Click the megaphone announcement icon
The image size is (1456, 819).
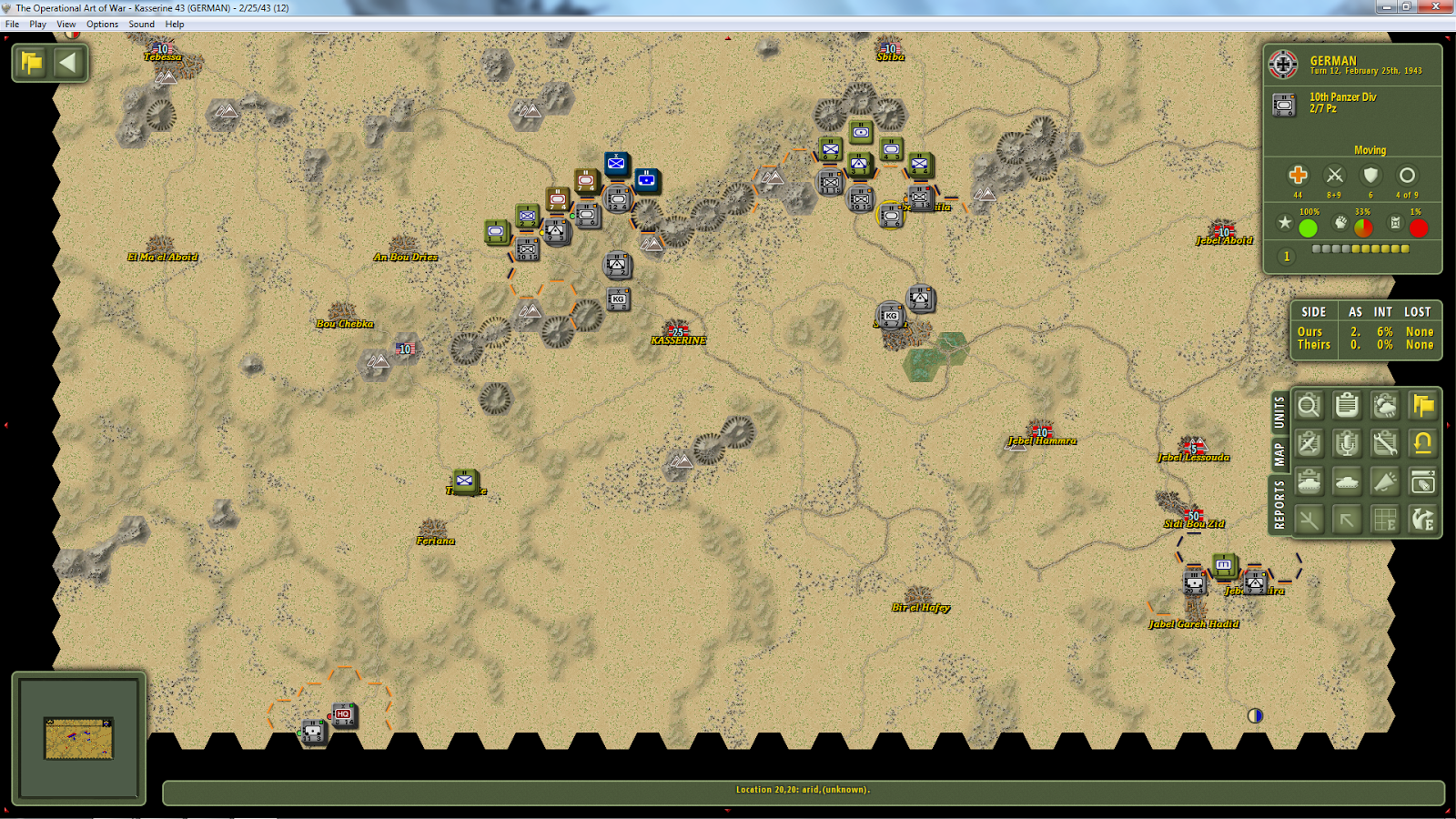1384,481
